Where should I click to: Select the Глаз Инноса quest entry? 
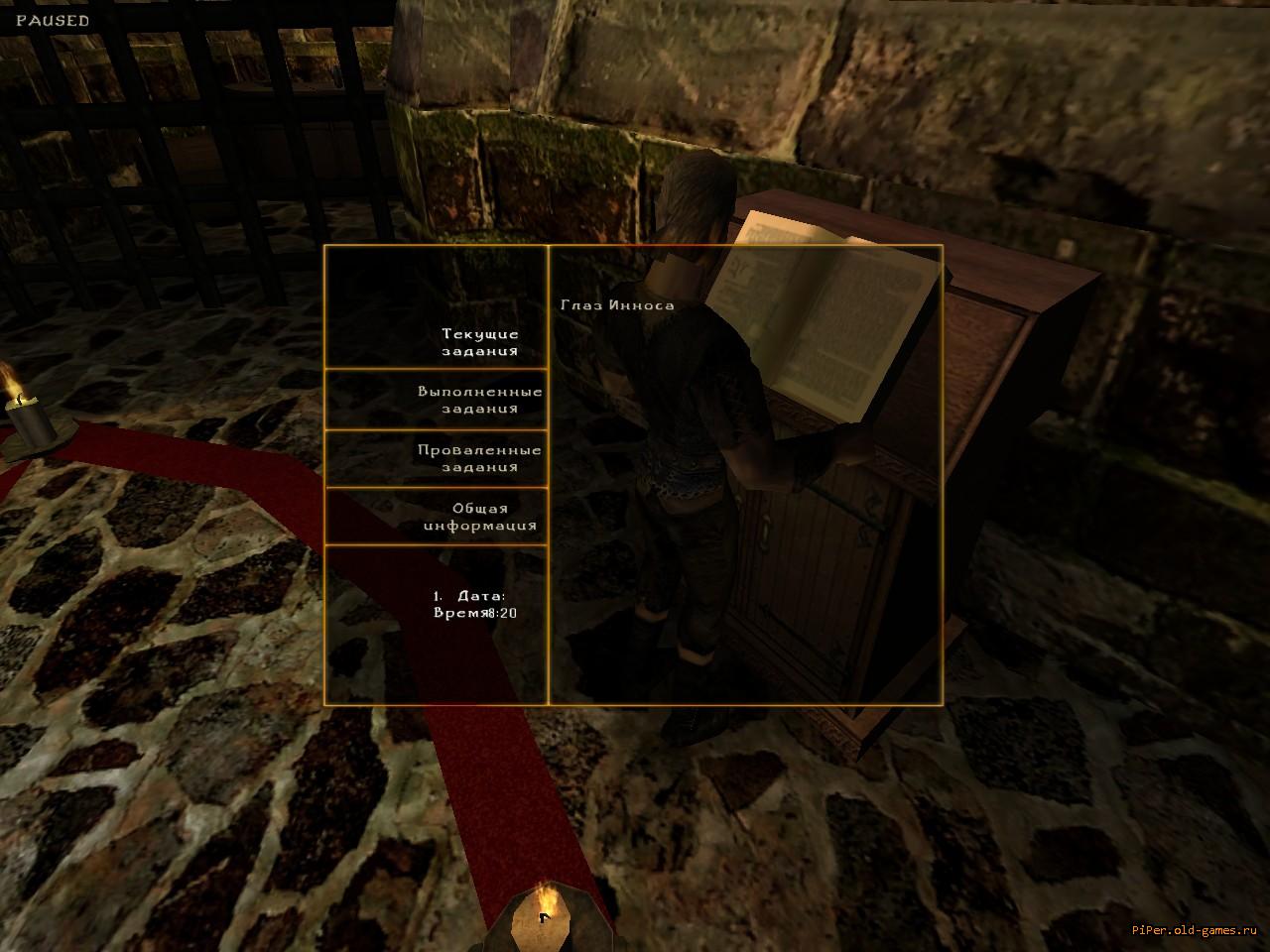pos(617,305)
